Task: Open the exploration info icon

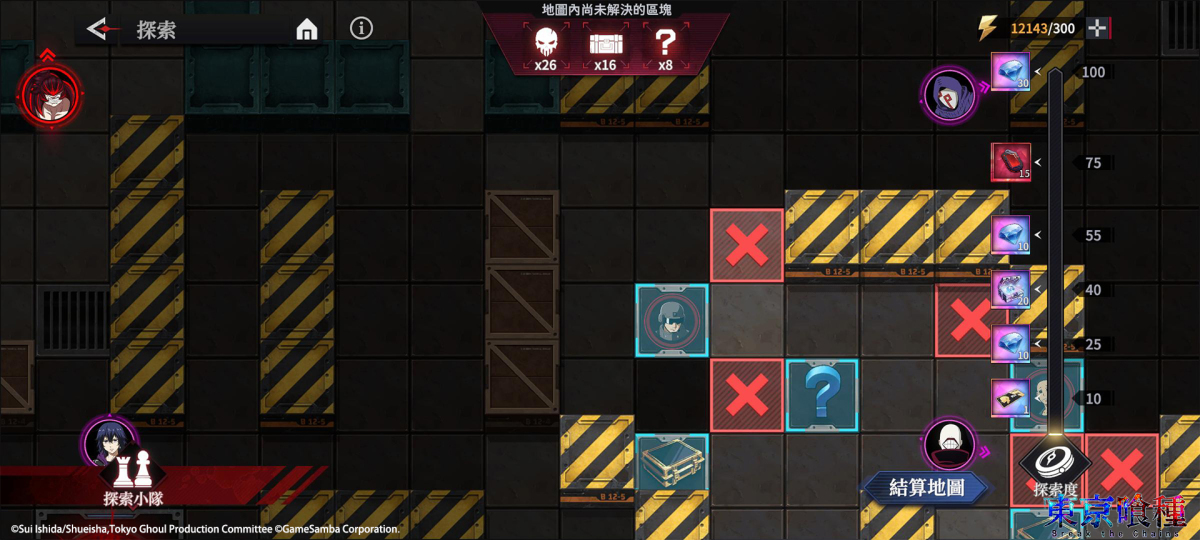Action: (x=362, y=28)
